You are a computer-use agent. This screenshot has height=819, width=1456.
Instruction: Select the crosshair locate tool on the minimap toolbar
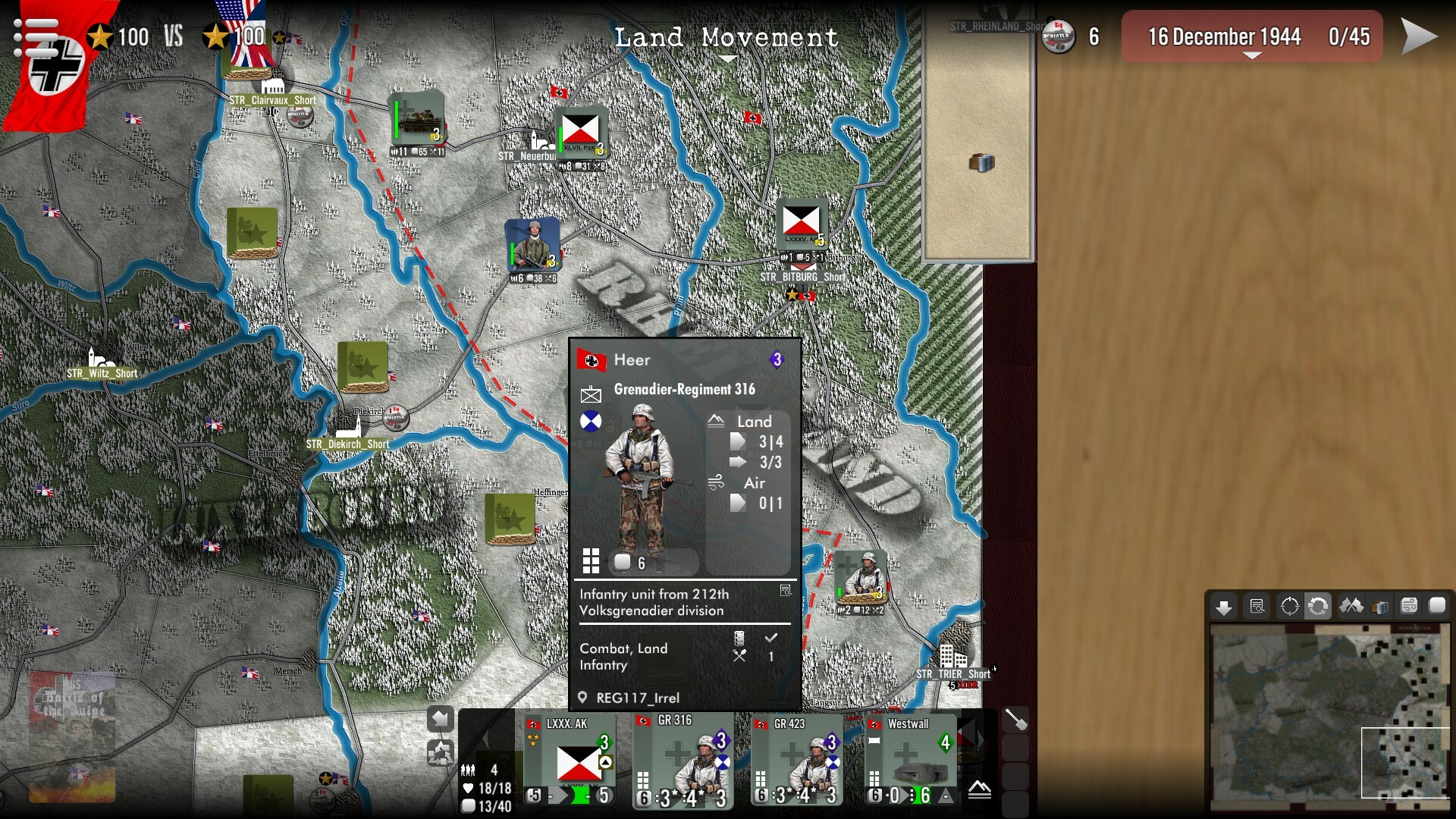point(1290,607)
